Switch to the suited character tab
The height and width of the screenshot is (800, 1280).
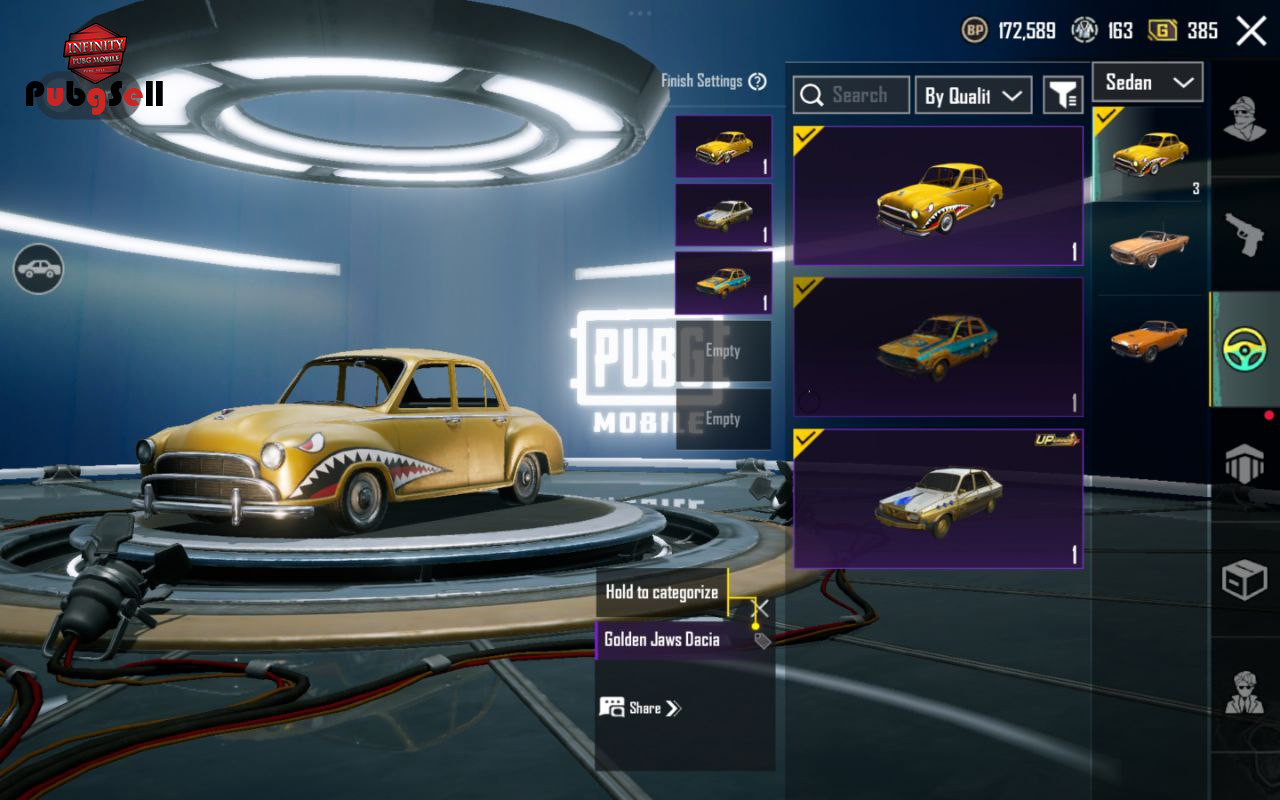click(1245, 692)
